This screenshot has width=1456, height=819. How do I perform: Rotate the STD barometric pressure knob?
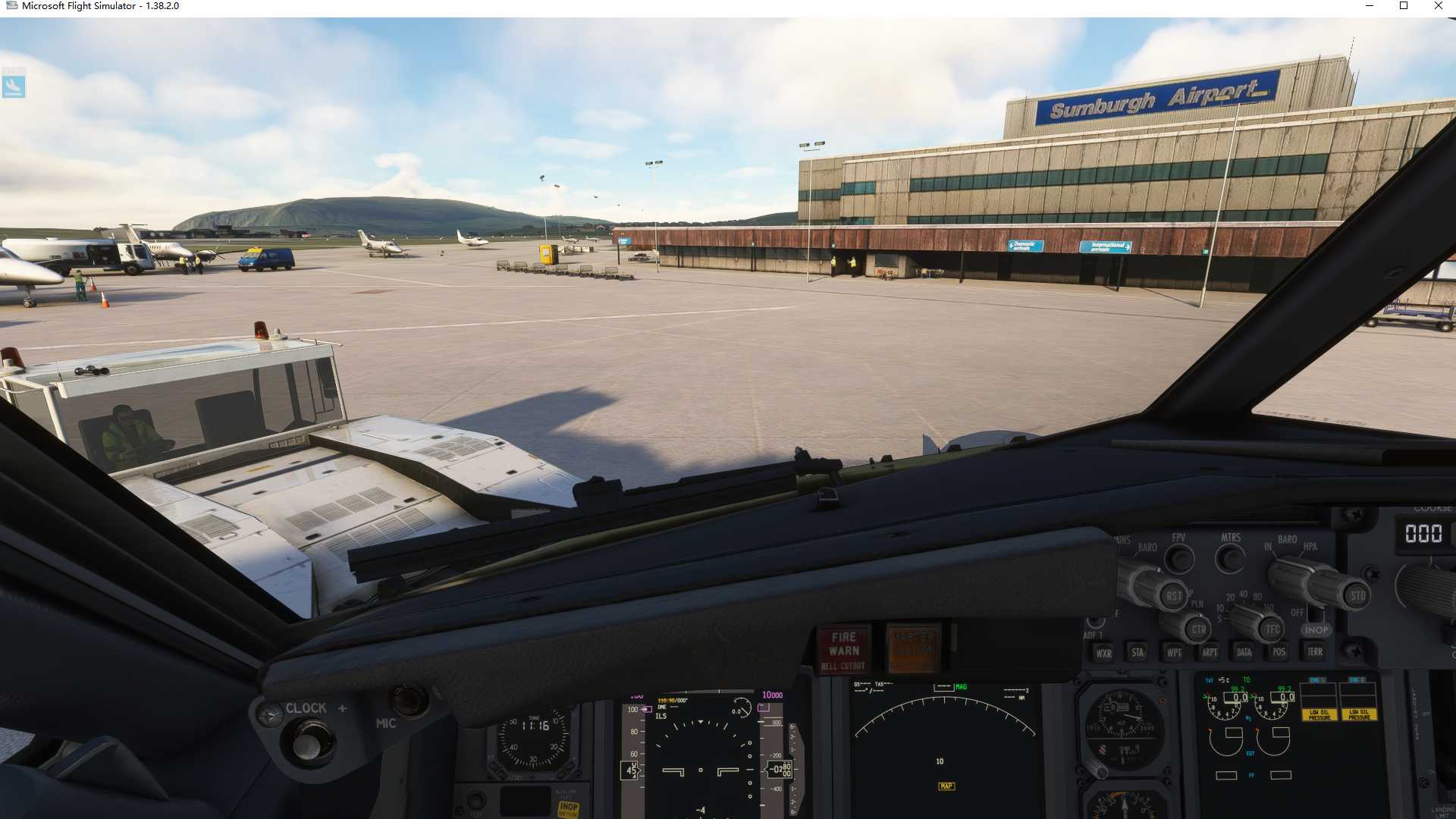1359,595
